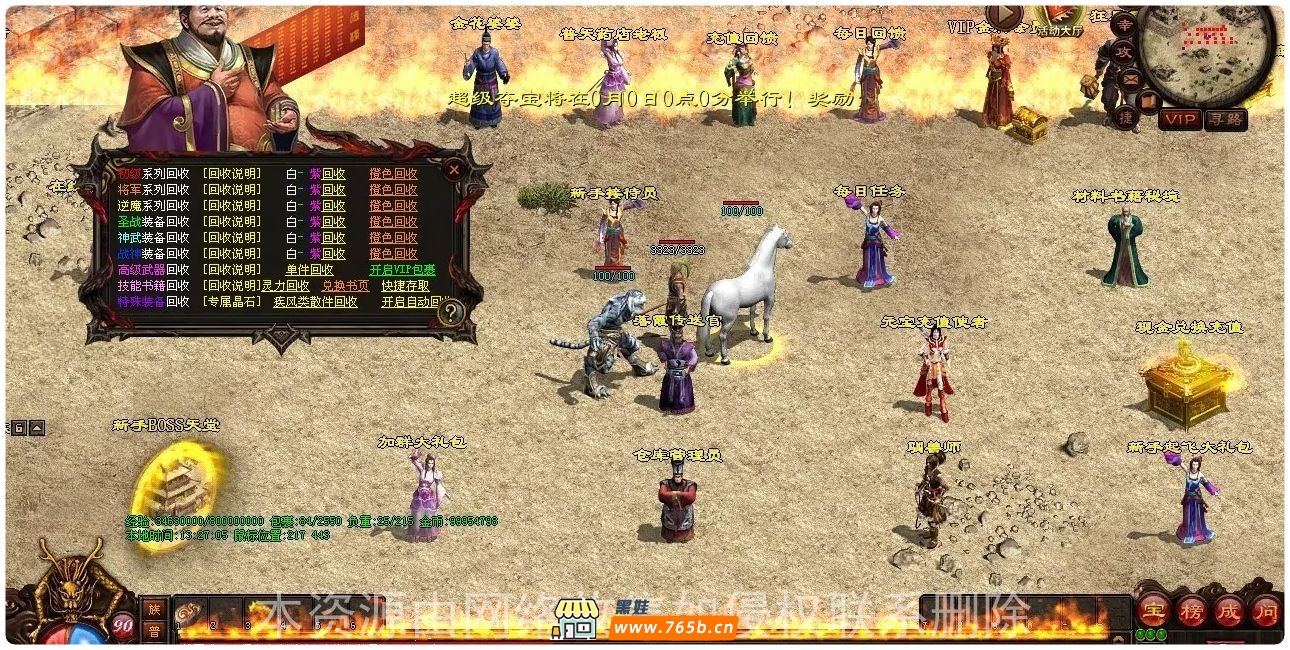Open the 捷 shortcut round button
The height and width of the screenshot is (650, 1290).
coord(1124,116)
